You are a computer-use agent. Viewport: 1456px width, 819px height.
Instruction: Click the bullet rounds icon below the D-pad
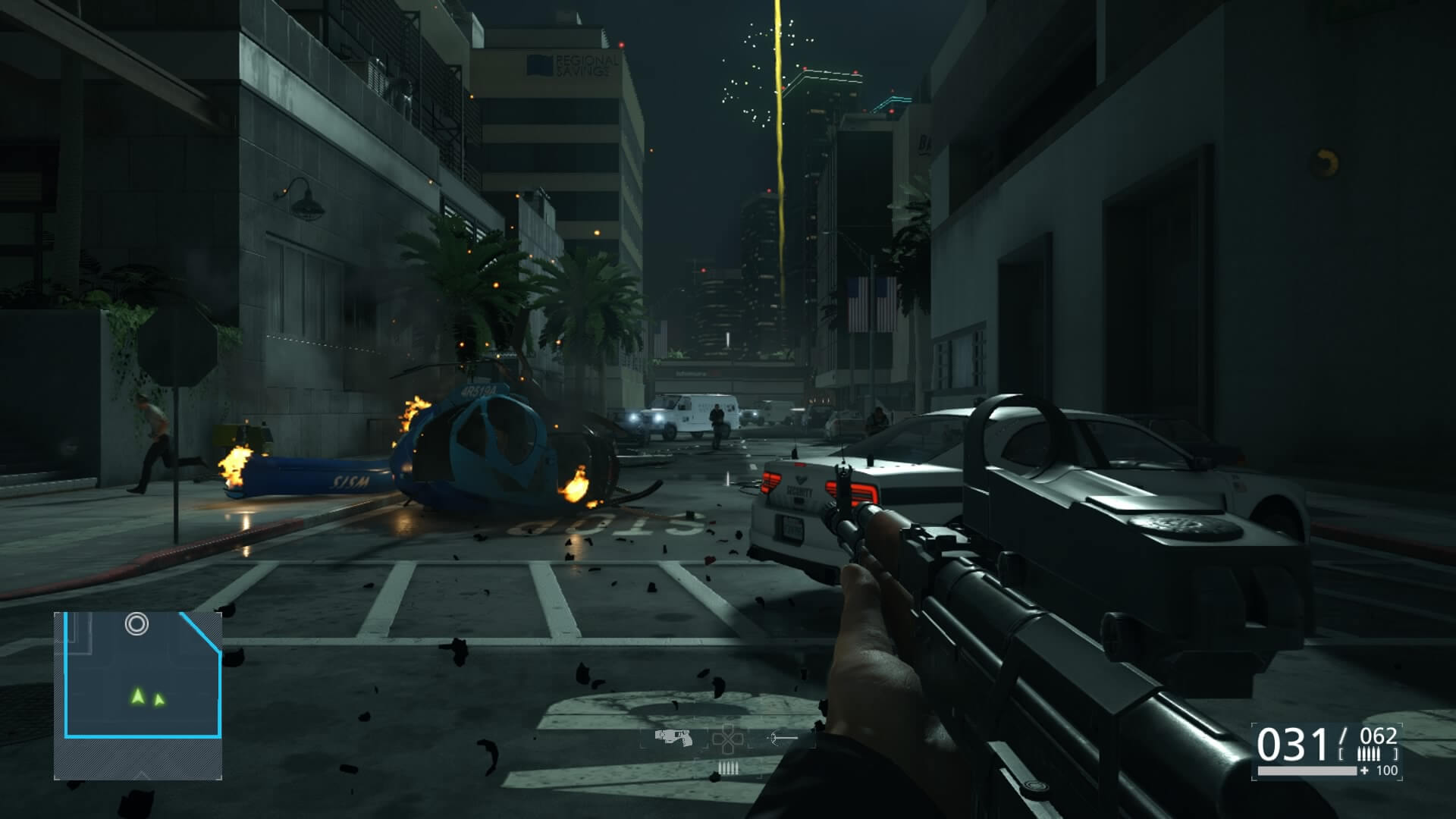(x=729, y=767)
